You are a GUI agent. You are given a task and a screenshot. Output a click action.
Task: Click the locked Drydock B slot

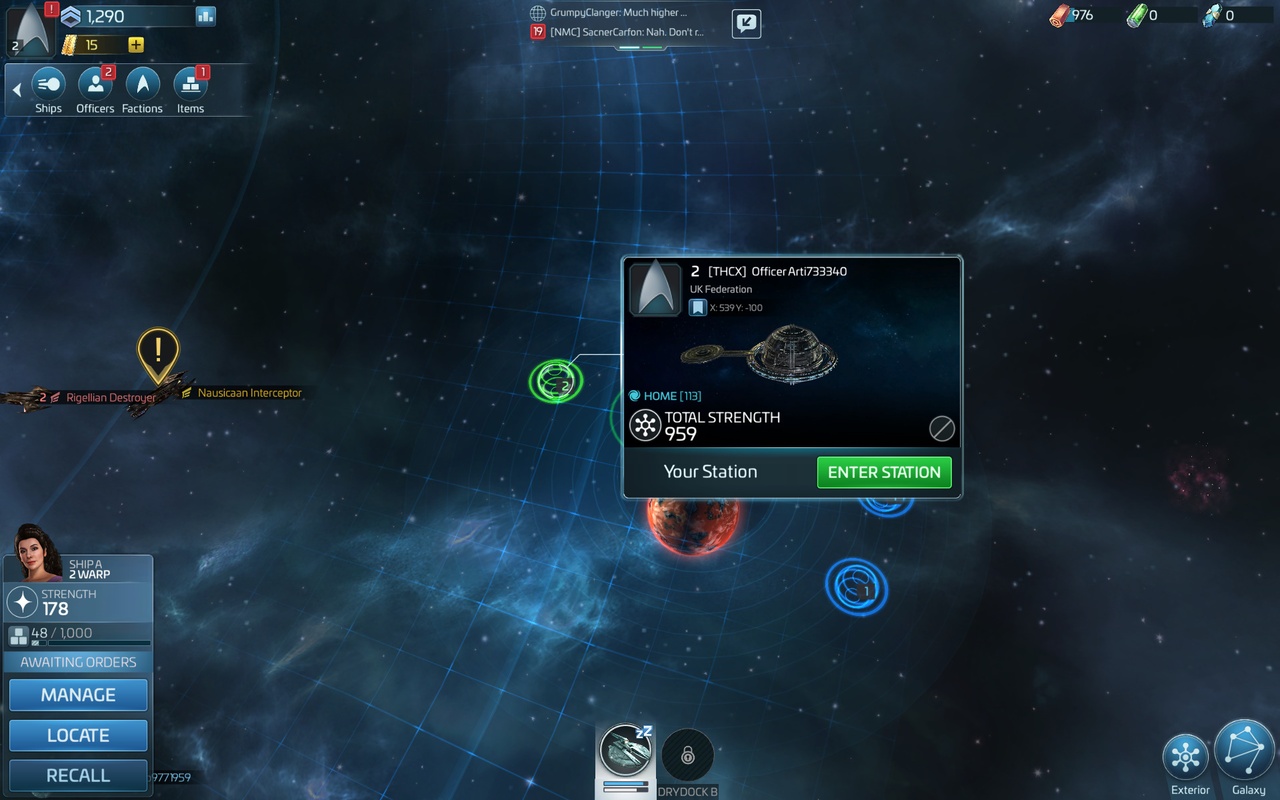688,755
